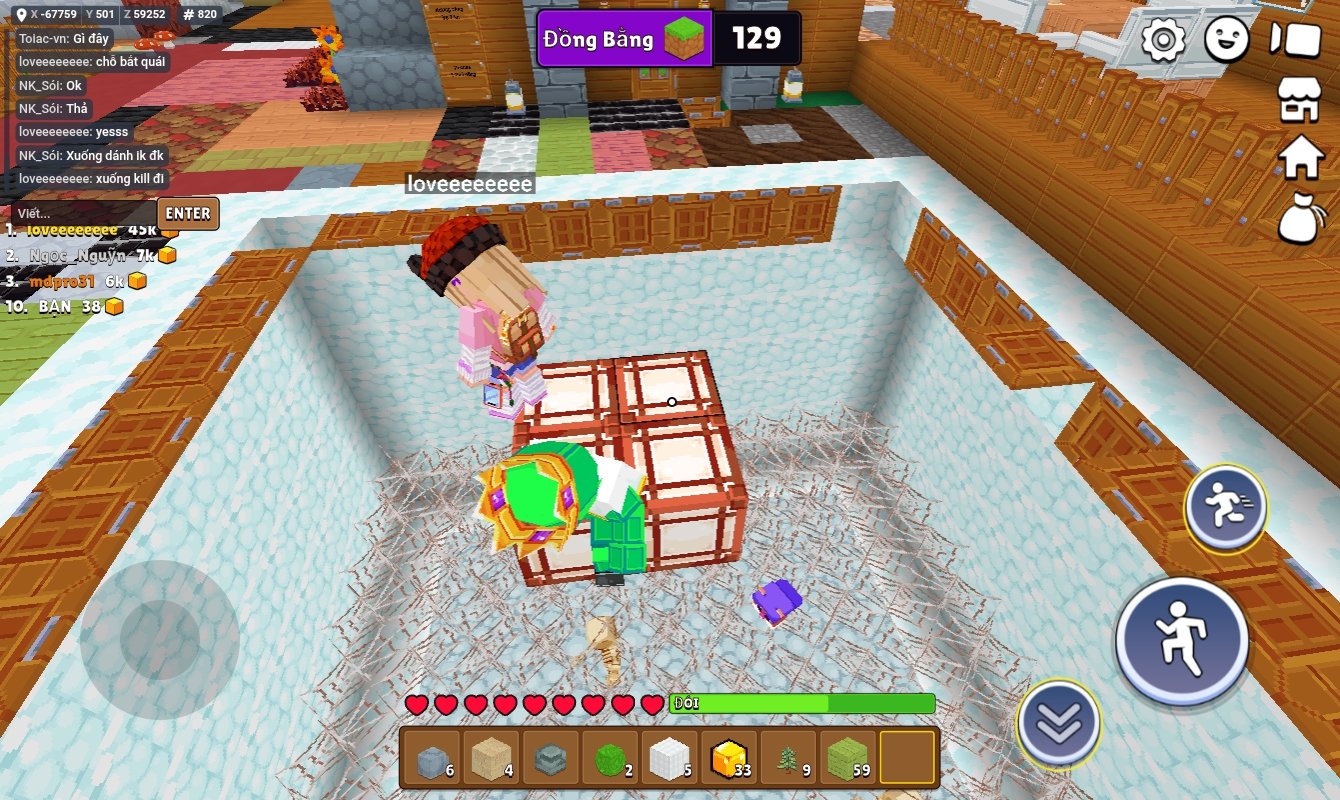Select the sand block slot with 4
Viewport: 1340px width, 800px height.
pos(491,757)
